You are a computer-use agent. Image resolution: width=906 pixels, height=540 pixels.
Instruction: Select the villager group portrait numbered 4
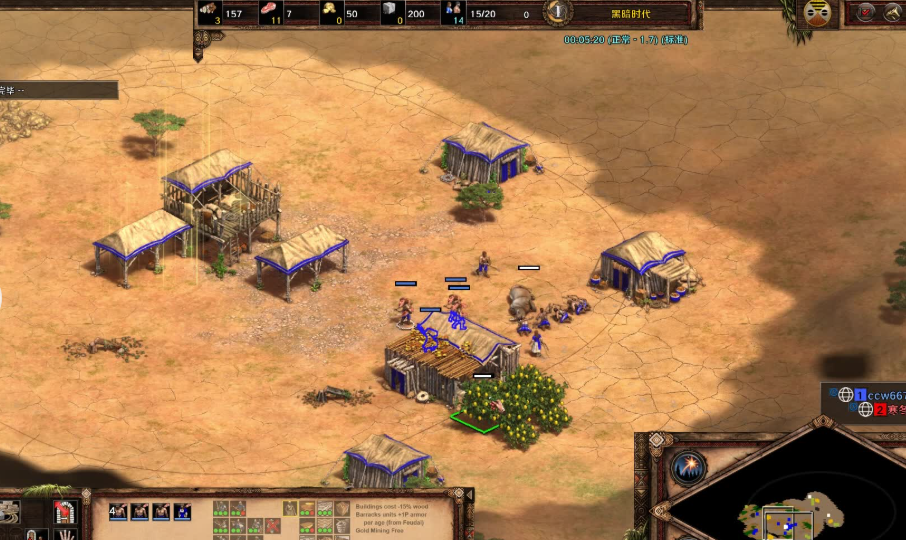coord(118,512)
